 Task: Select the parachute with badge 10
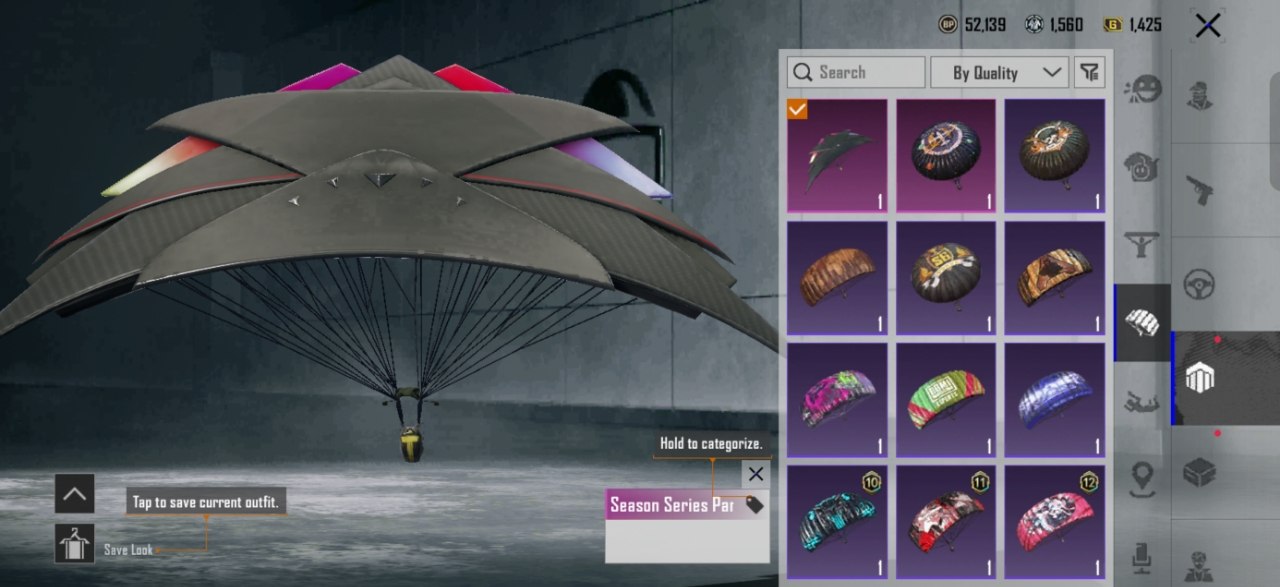[x=837, y=522]
